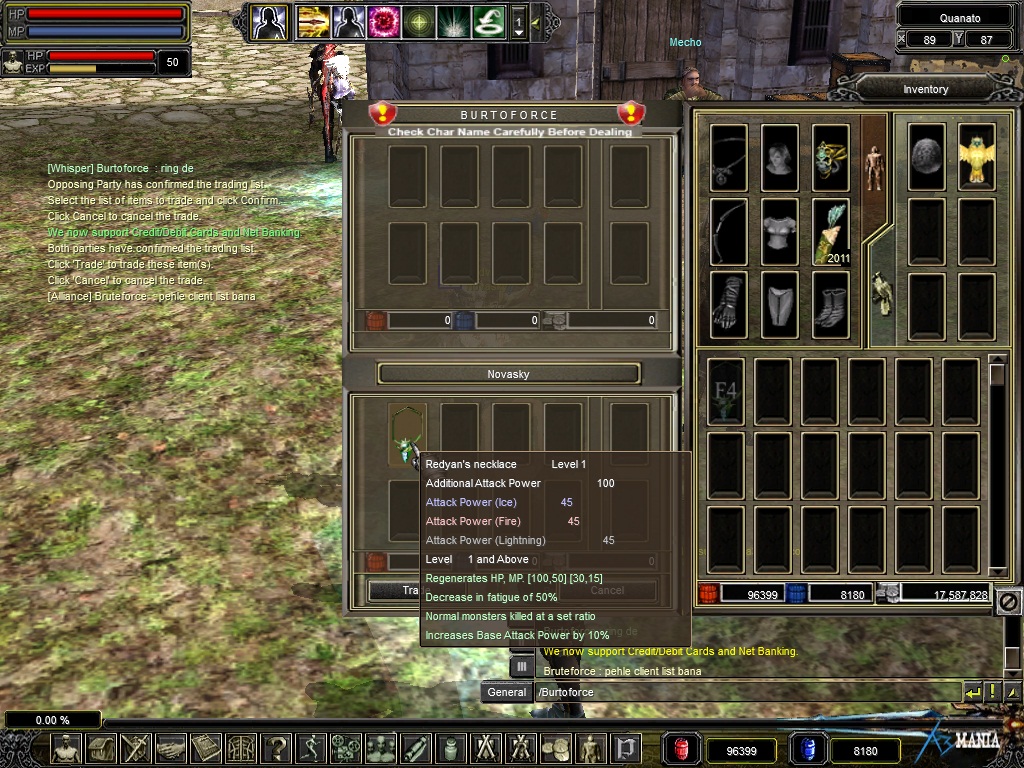The height and width of the screenshot is (768, 1024).
Task: Switch skill bar page with the down arrow
Action: [x=518, y=33]
